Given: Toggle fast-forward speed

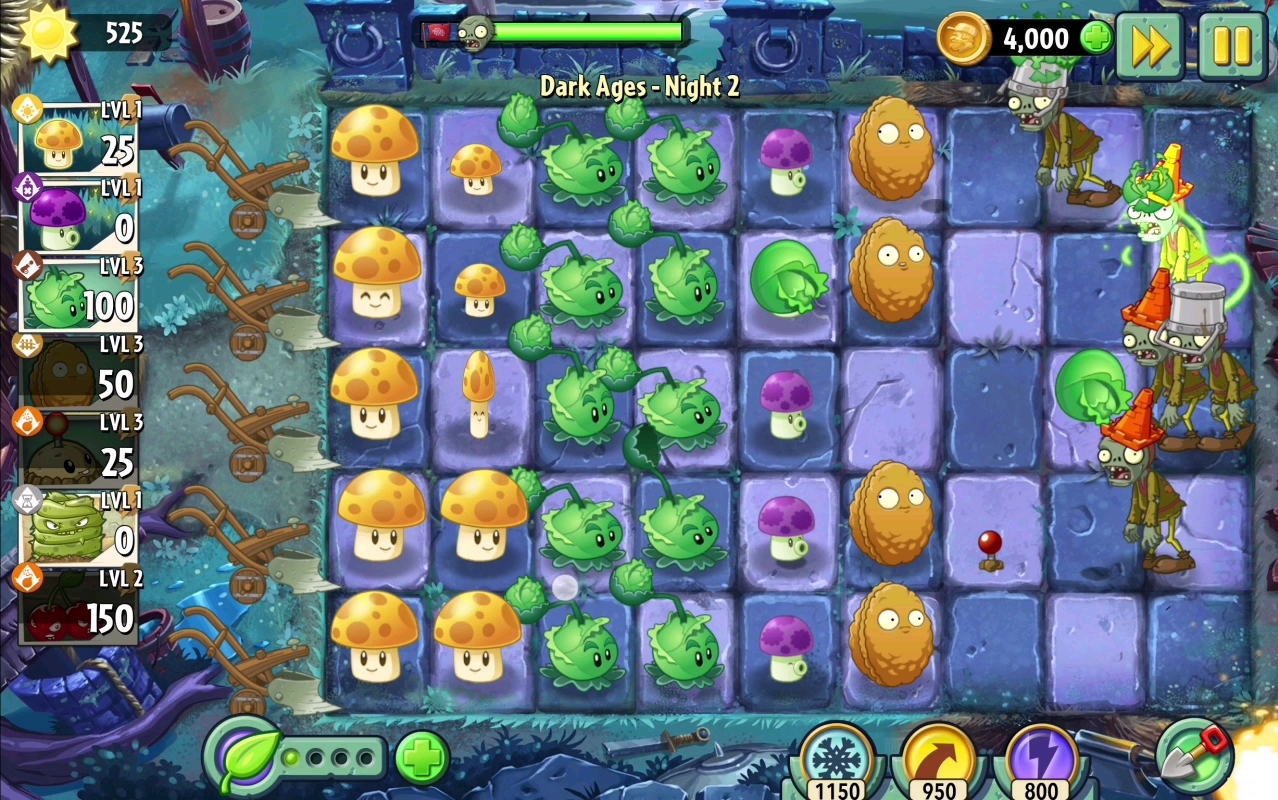Looking at the screenshot, I should pyautogui.click(x=1150, y=46).
